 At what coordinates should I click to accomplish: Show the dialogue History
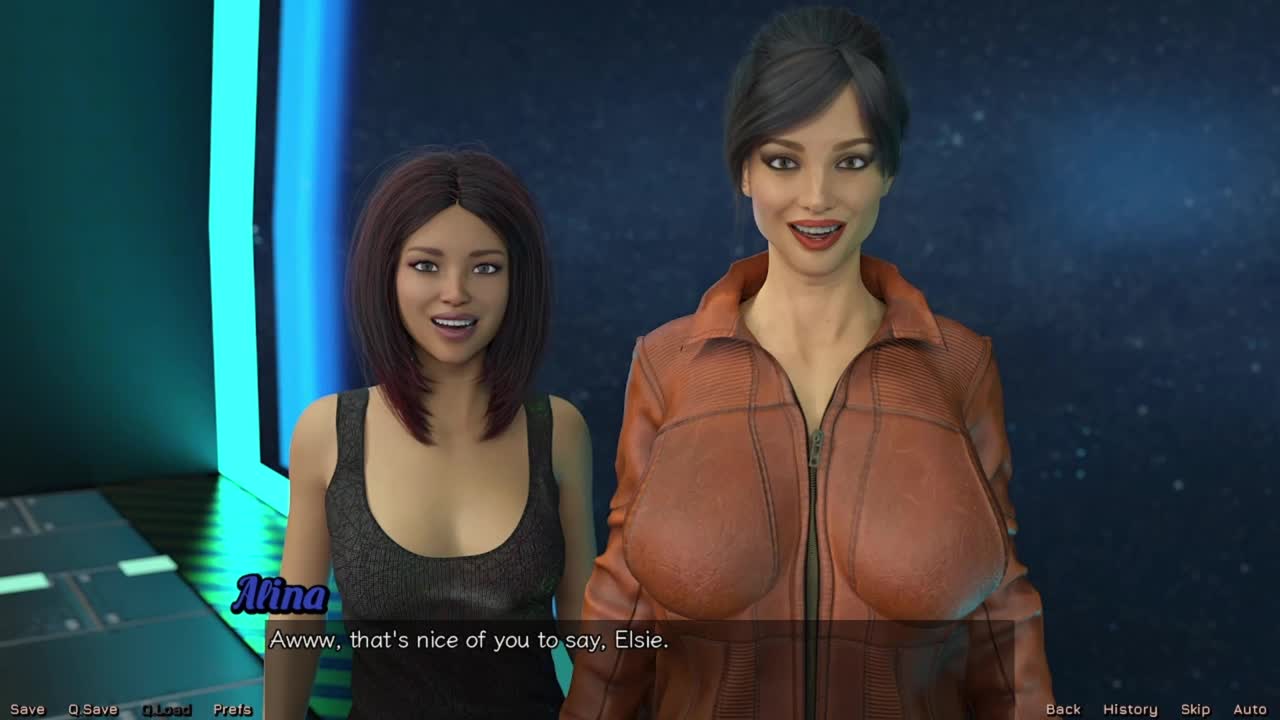coord(1130,709)
